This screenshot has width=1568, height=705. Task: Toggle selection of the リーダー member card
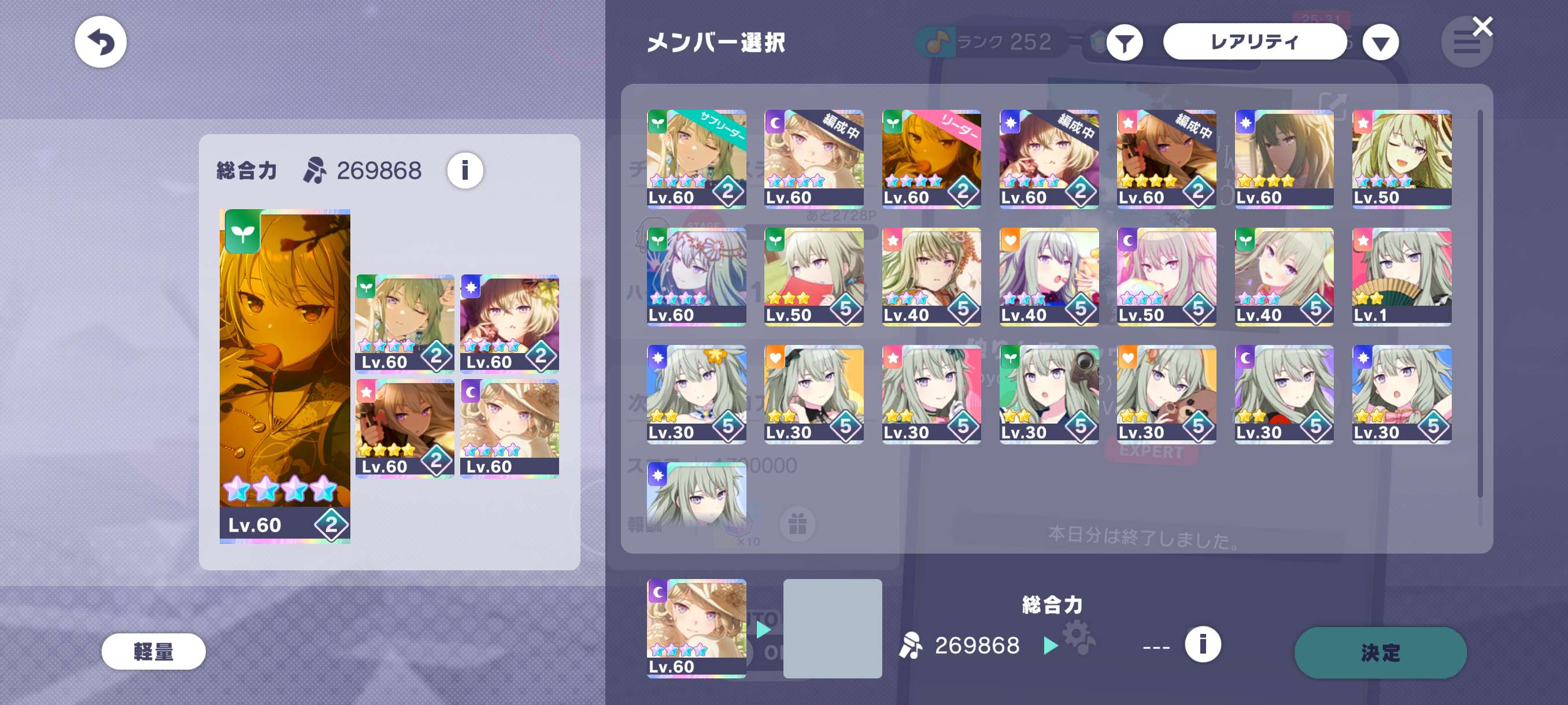point(932,158)
